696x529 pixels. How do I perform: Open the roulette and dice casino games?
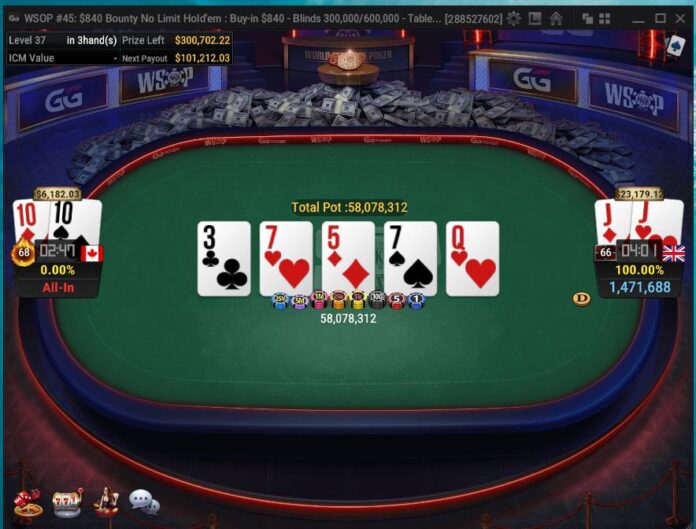(x=27, y=503)
